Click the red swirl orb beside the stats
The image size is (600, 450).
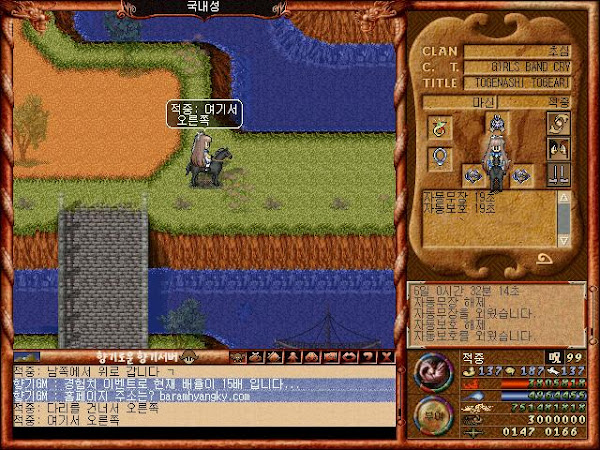(x=433, y=373)
